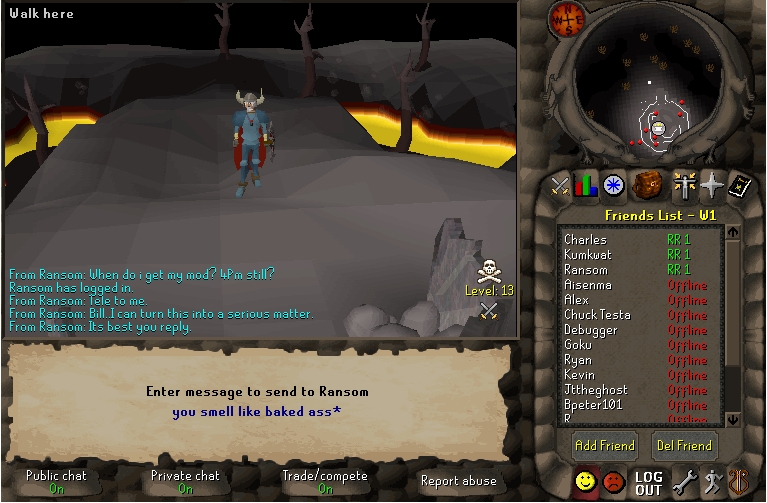Image resolution: width=767 pixels, height=503 pixels.
Task: Click the Del Friend button
Action: [x=684, y=445]
